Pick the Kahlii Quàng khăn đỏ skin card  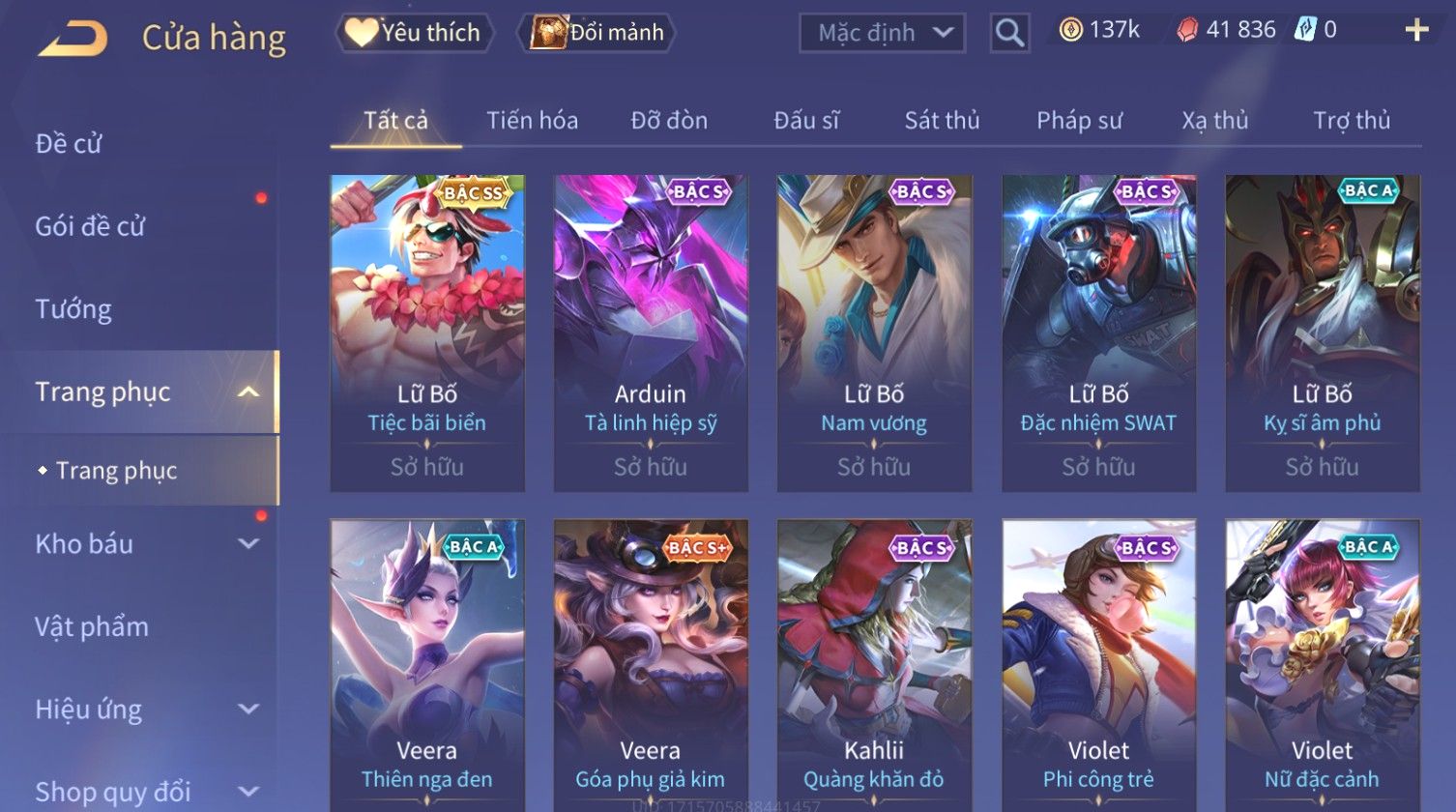pos(874,665)
